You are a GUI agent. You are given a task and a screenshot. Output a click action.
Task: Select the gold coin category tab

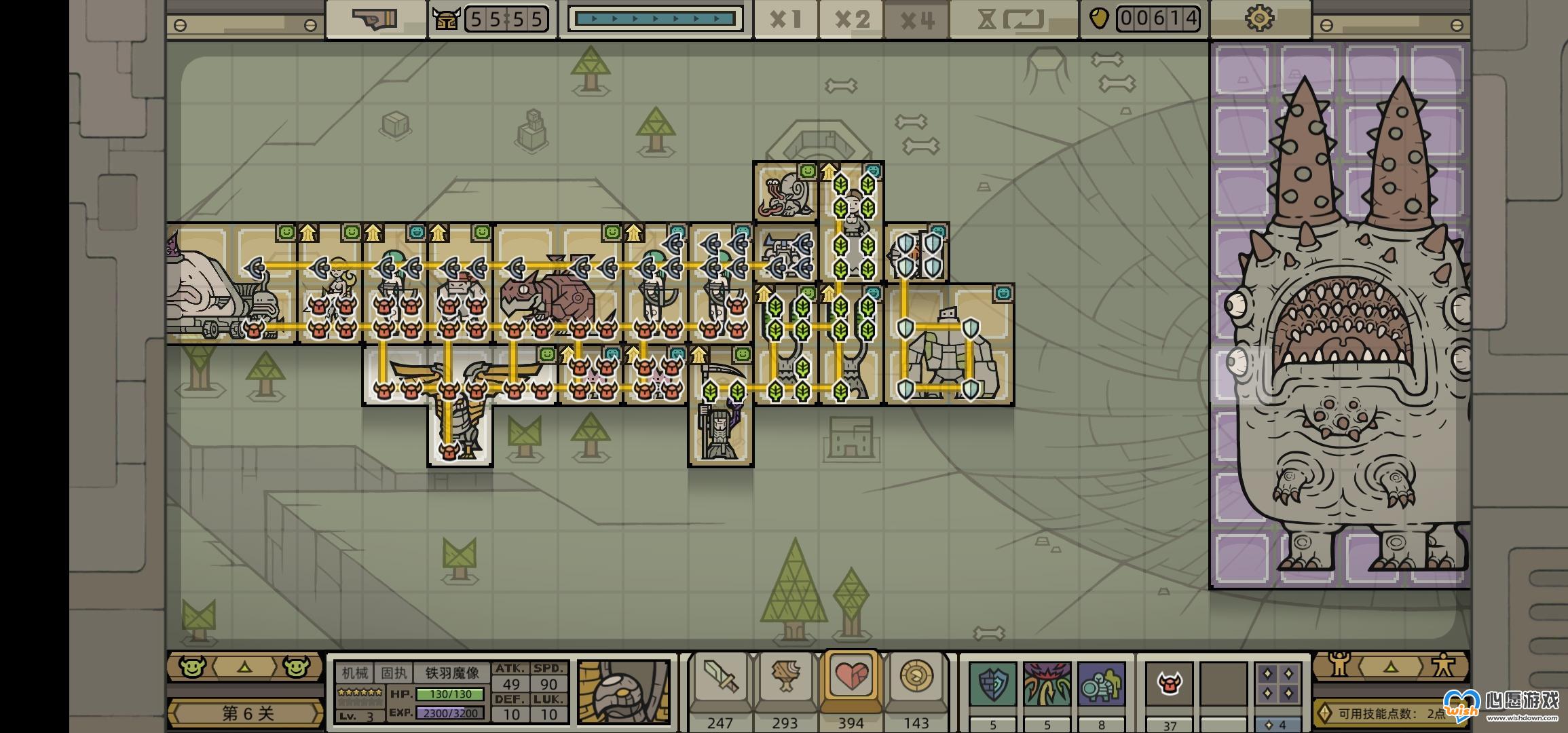tap(916, 679)
